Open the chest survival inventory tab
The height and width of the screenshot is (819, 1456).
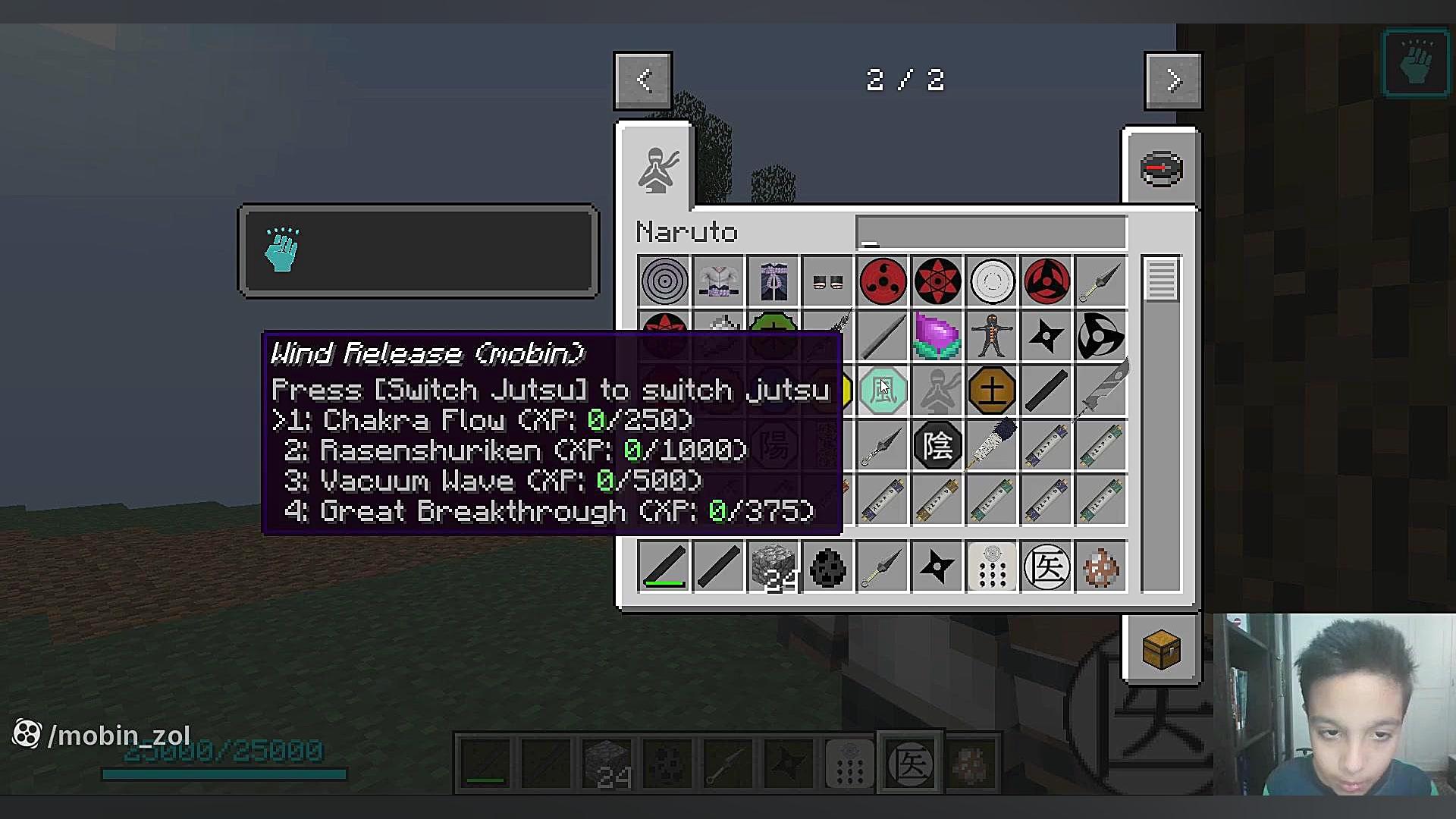pos(1161,649)
